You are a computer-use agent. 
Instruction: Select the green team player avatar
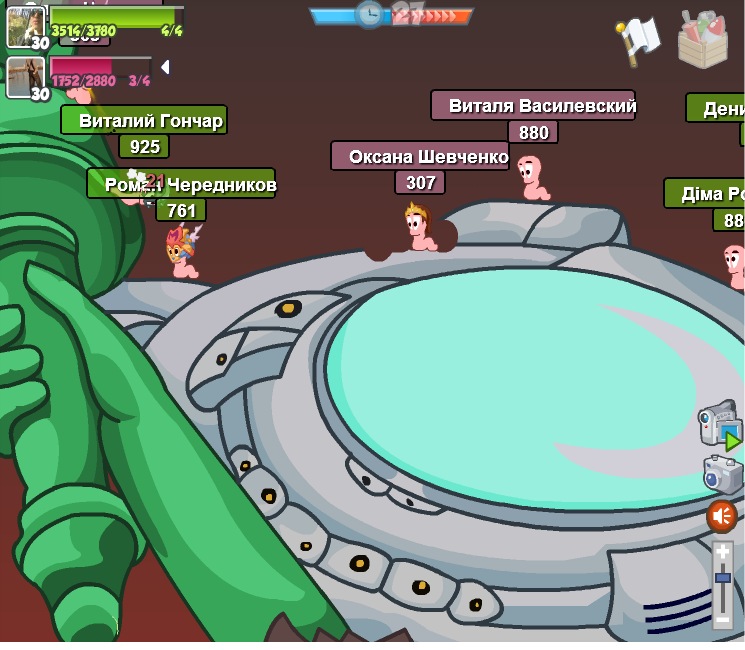[25, 26]
